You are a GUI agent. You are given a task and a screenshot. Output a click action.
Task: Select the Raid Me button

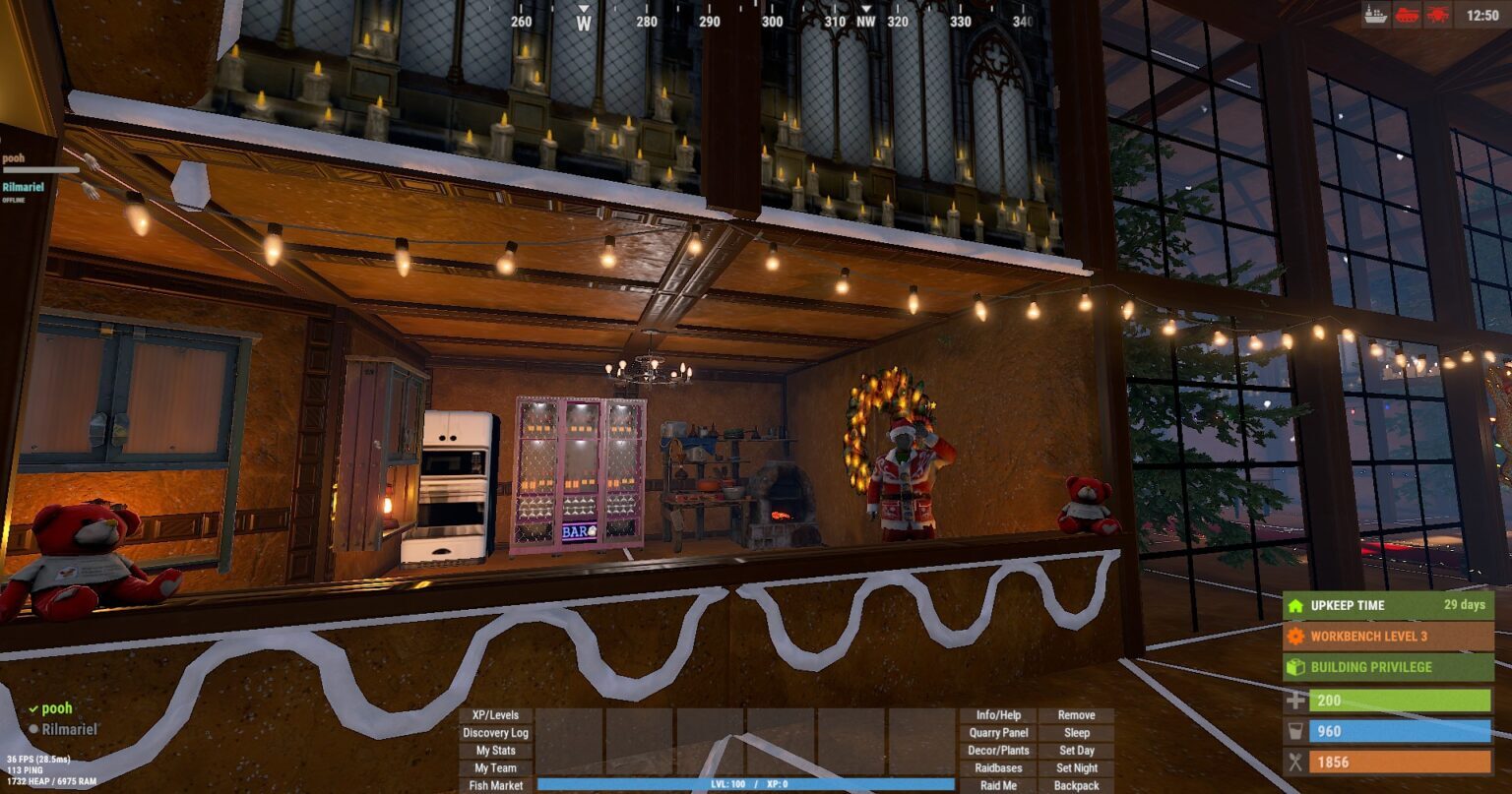998,786
